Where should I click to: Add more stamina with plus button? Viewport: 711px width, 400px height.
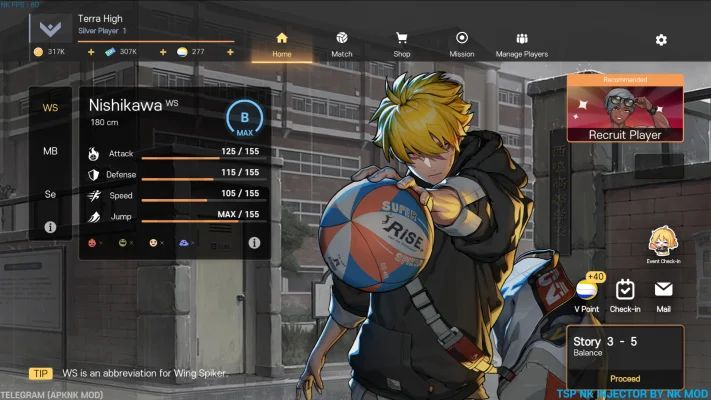click(x=230, y=52)
